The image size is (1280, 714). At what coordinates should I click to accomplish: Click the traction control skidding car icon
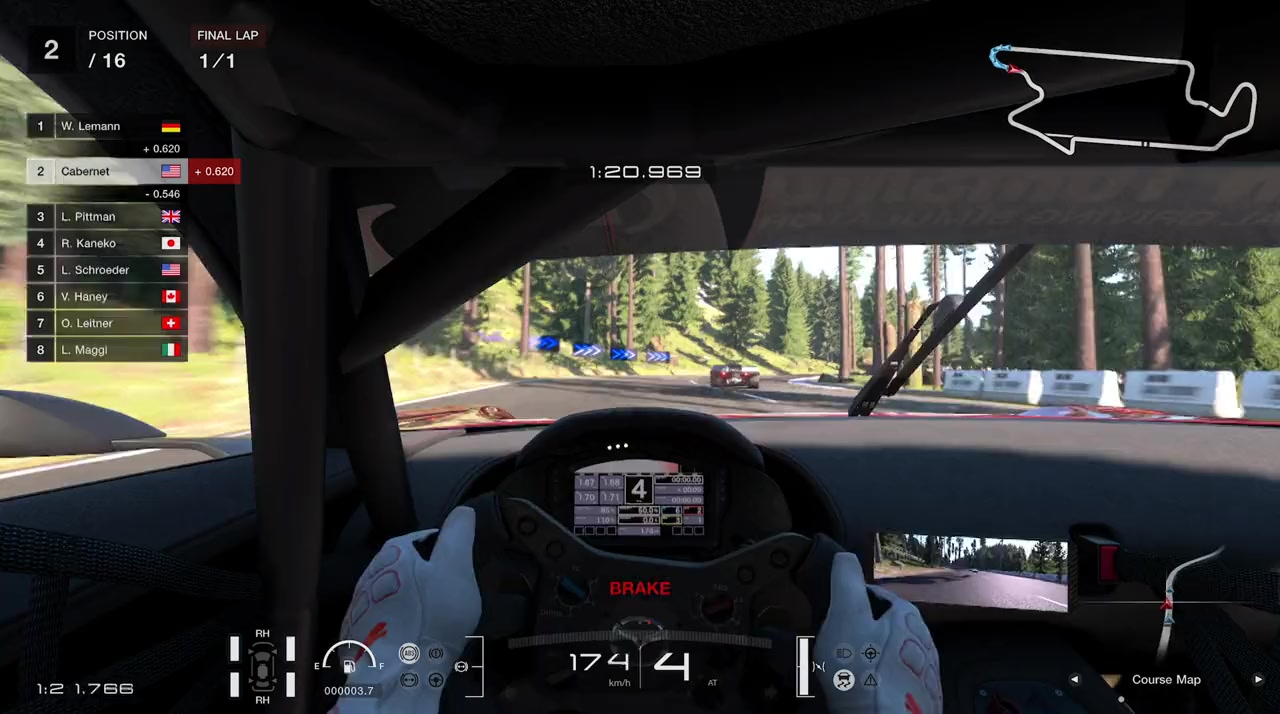point(844,680)
